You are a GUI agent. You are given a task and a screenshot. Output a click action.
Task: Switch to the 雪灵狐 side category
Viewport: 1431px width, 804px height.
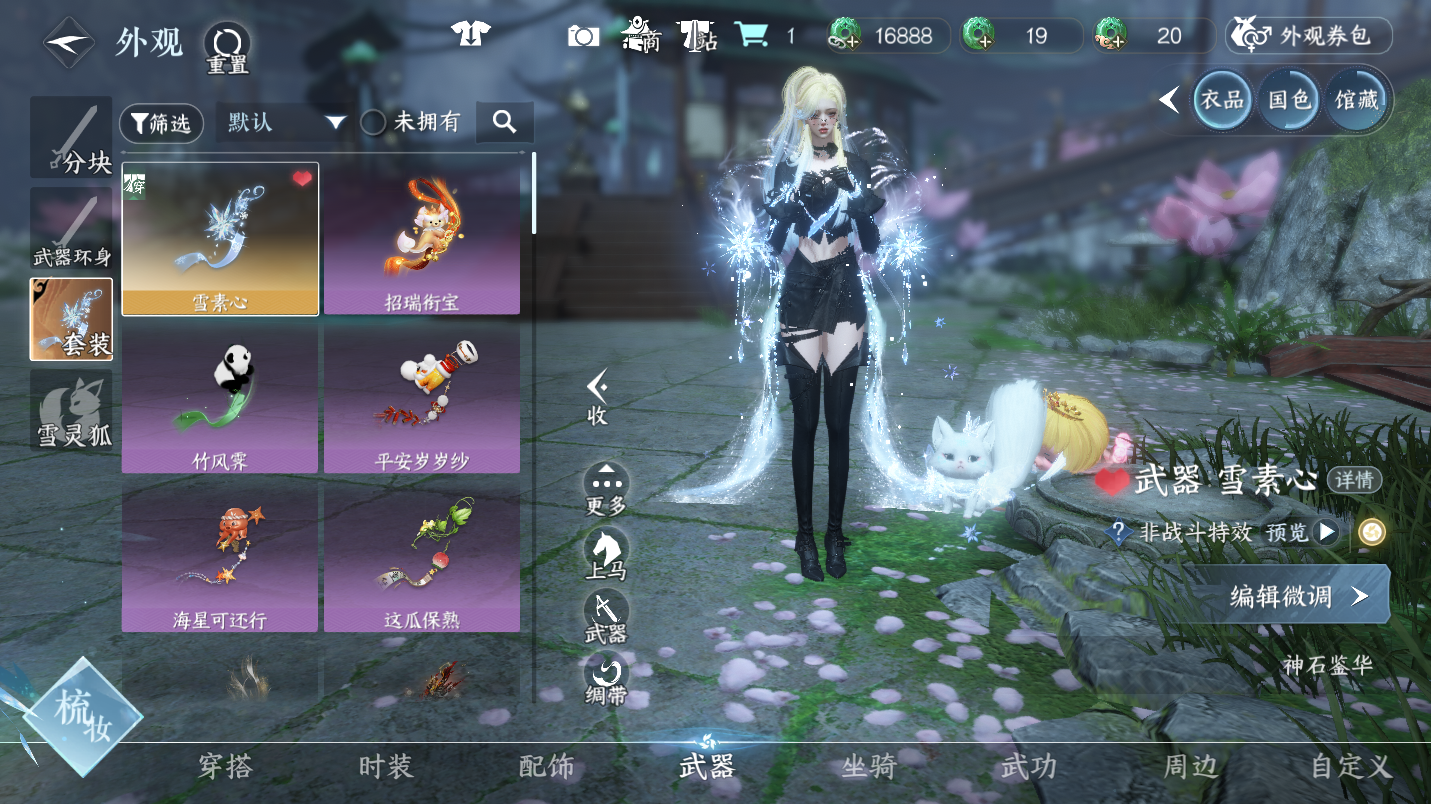coord(71,410)
